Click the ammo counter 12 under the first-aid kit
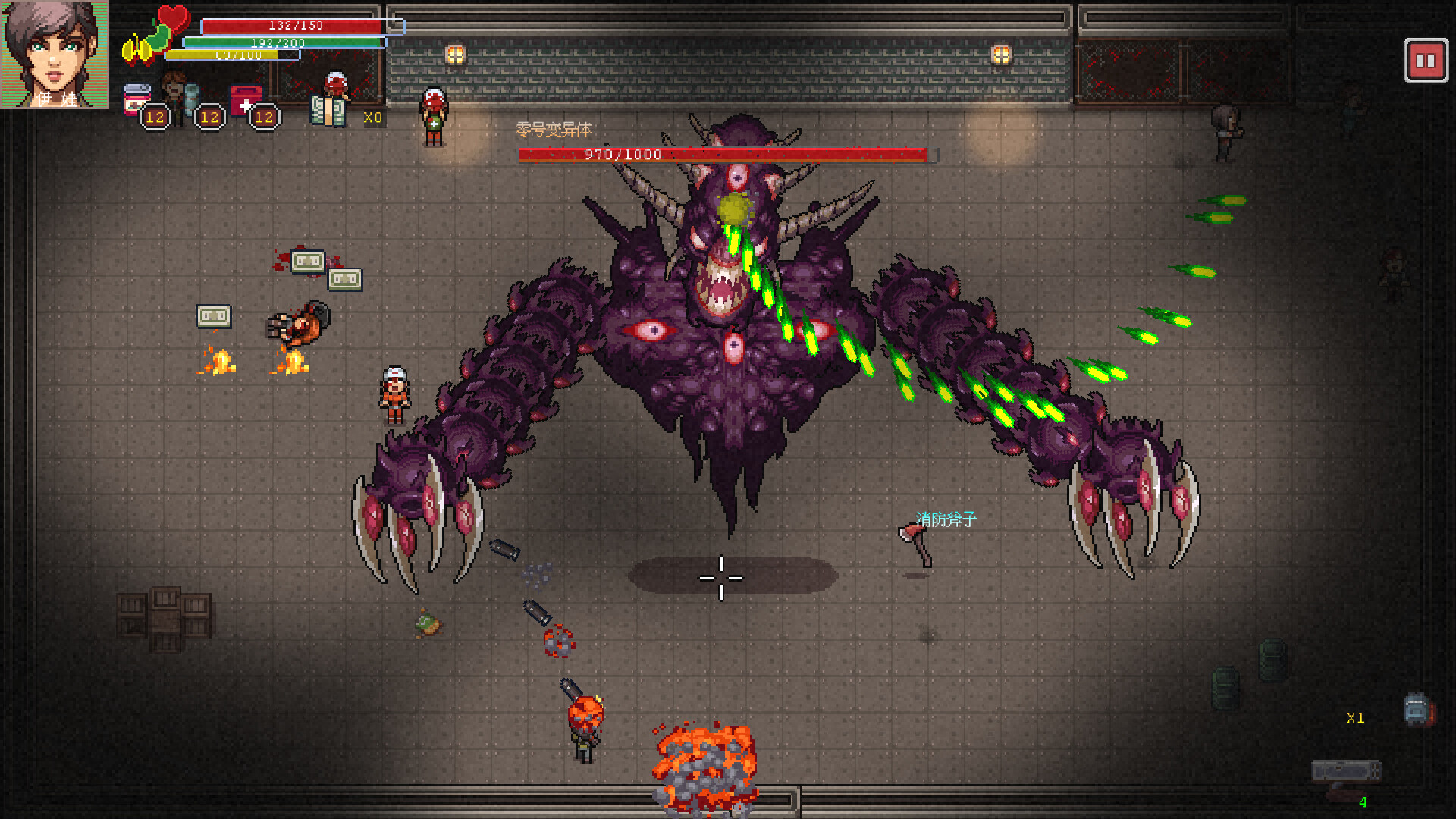This screenshot has height=819, width=1456. click(264, 118)
